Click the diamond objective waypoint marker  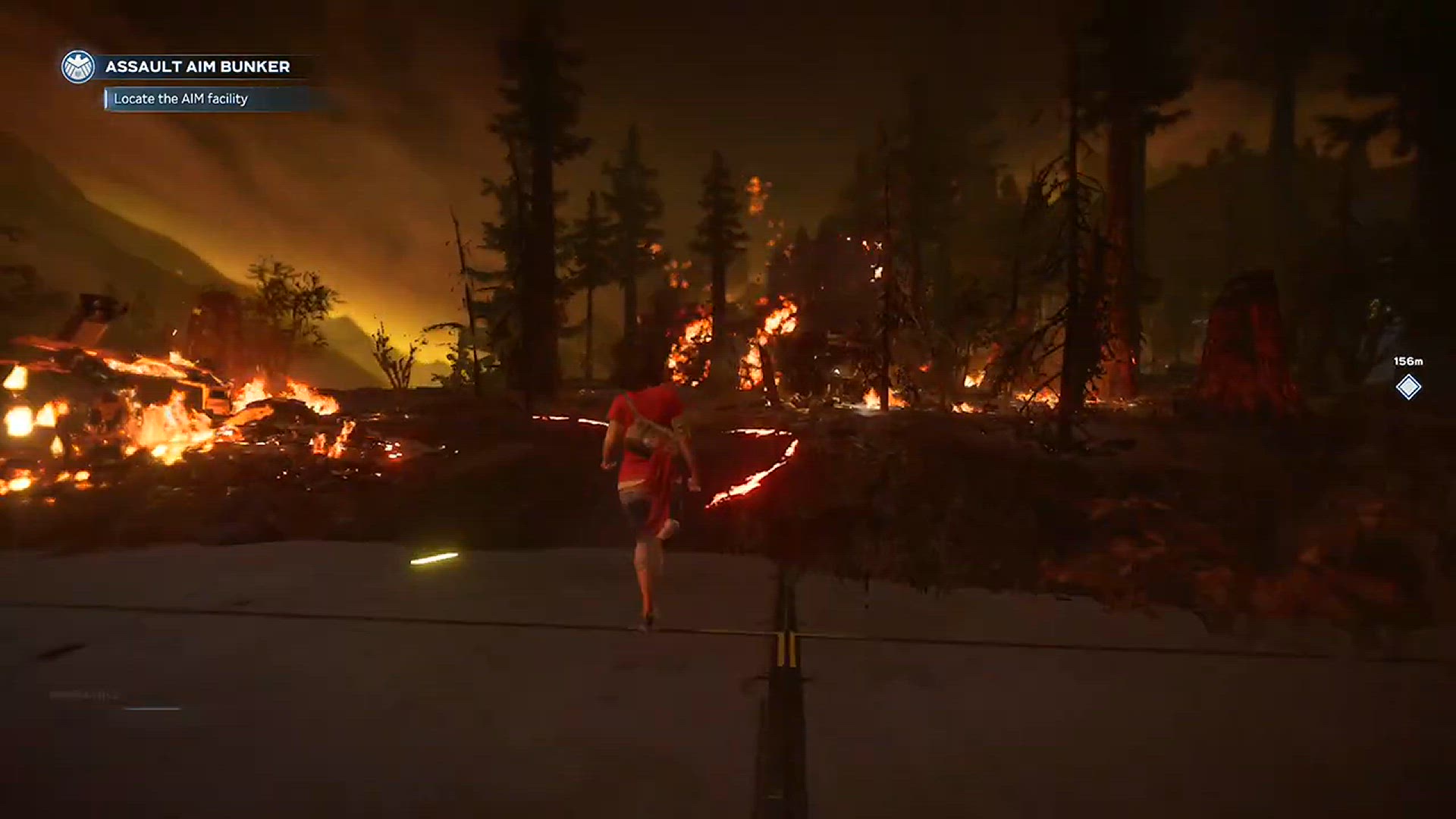pyautogui.click(x=1408, y=387)
